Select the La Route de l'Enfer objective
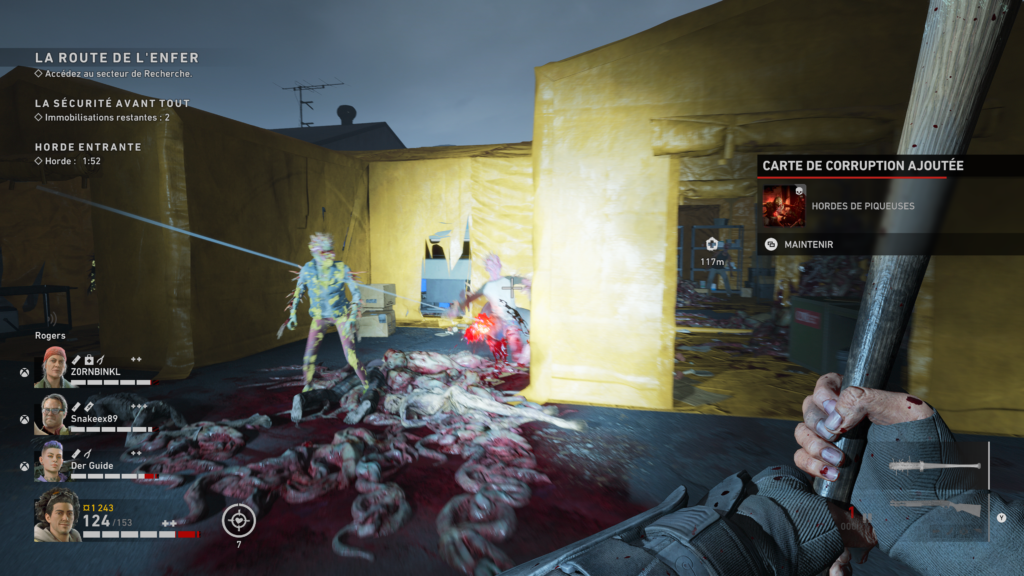Screen dimensions: 1024x576 coord(116,58)
